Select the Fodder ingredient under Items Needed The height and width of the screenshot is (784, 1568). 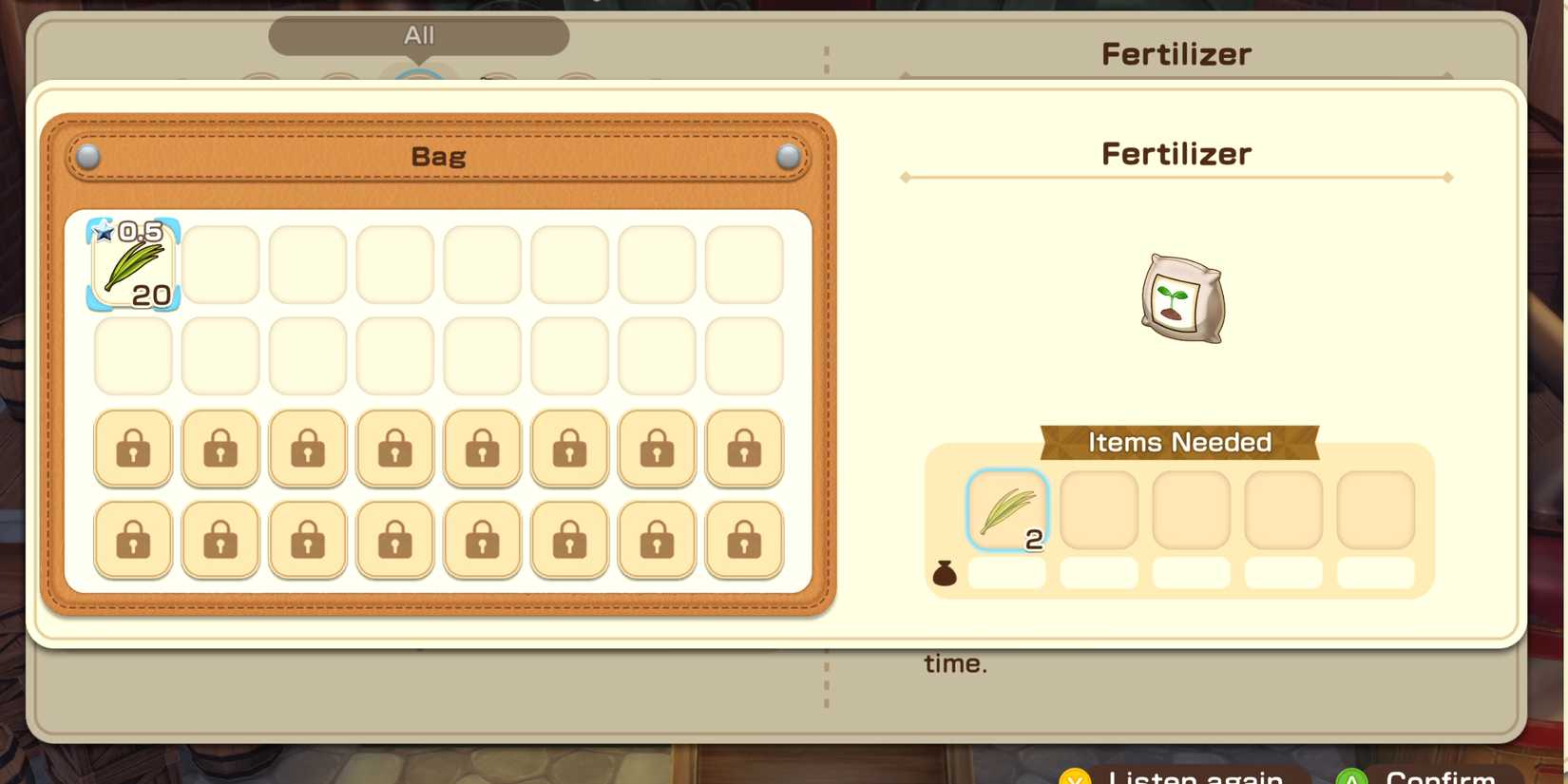(1006, 510)
